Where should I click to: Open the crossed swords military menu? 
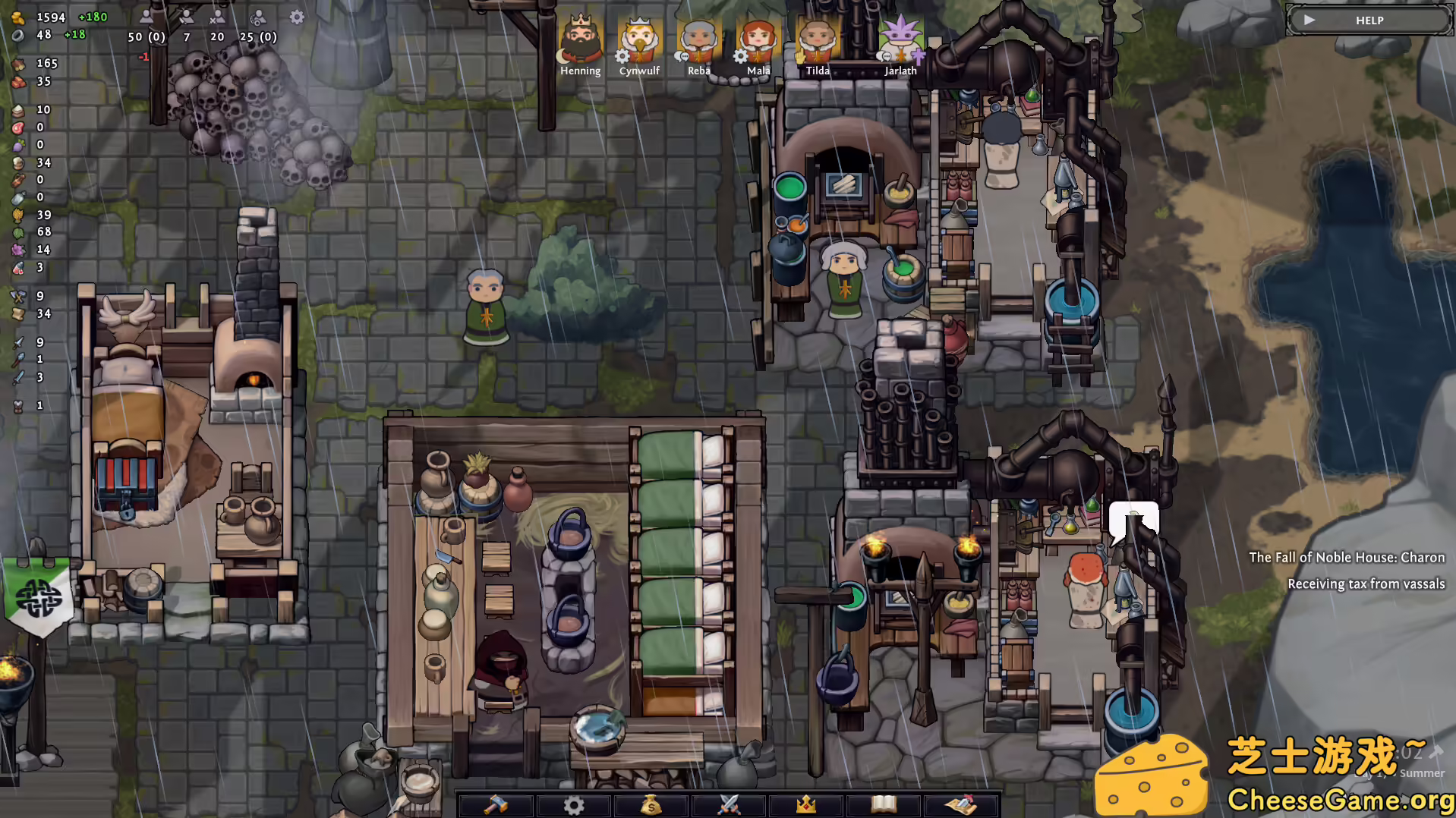729,804
